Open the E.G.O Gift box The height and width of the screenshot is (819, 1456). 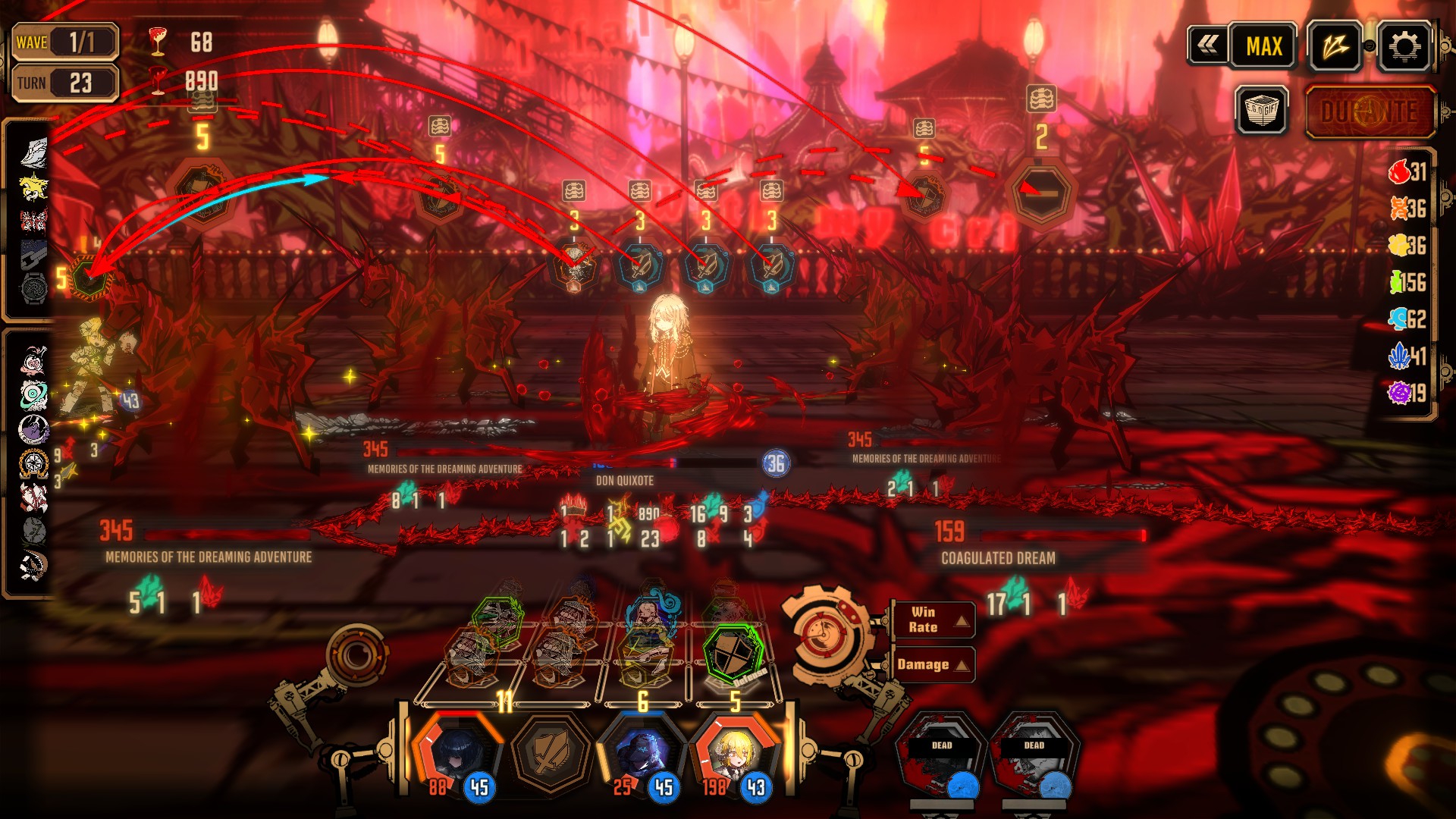pos(1261,111)
